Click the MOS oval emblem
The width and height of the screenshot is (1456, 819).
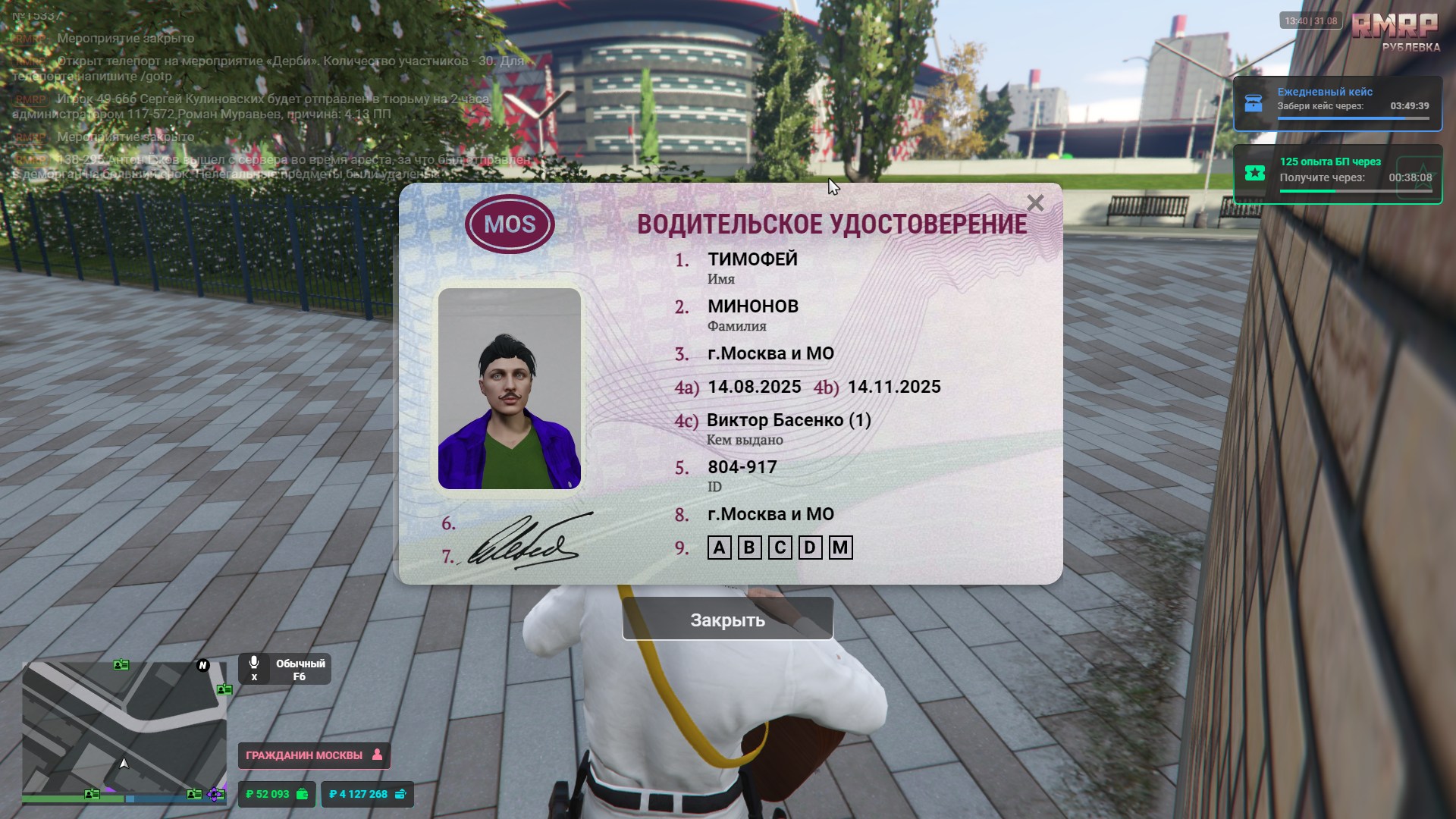click(510, 224)
